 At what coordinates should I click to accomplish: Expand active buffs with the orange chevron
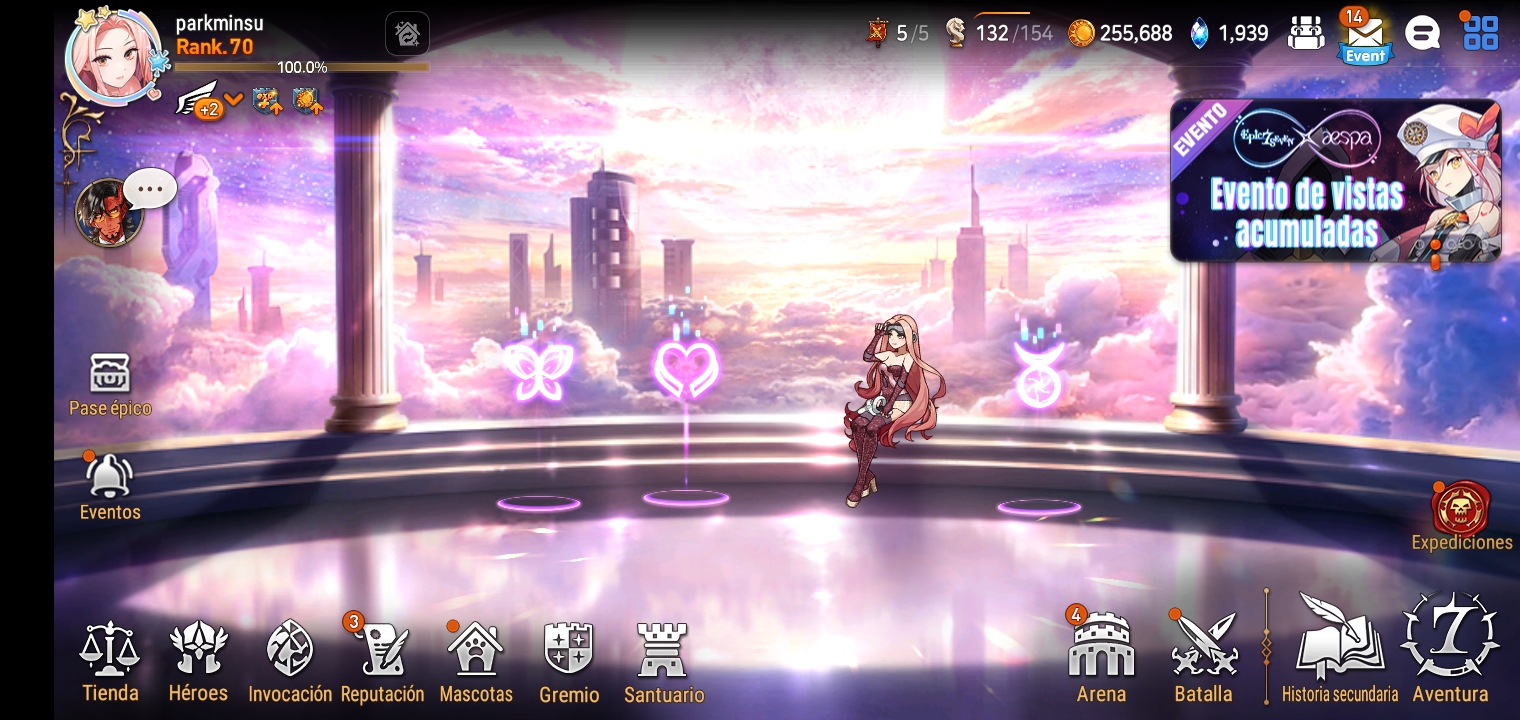pyautogui.click(x=233, y=100)
